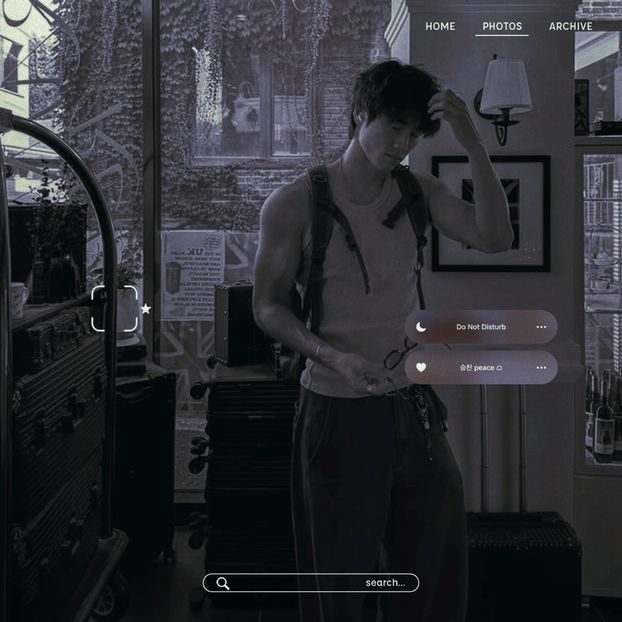The image size is (622, 622).
Task: Open the HOME nav link
Action: pos(440,26)
